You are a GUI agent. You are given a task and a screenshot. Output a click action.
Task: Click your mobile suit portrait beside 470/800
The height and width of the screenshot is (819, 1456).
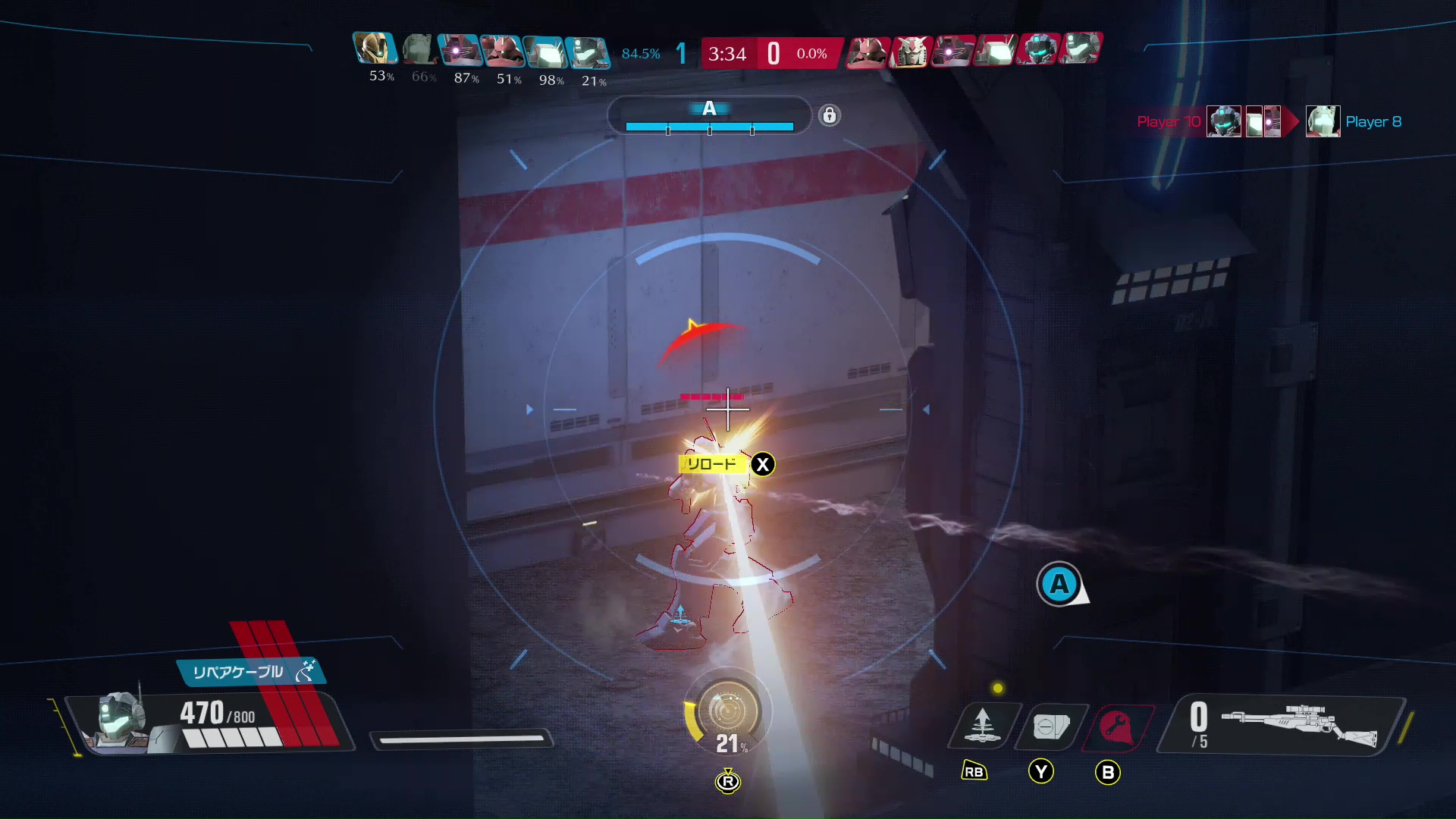tap(119, 720)
